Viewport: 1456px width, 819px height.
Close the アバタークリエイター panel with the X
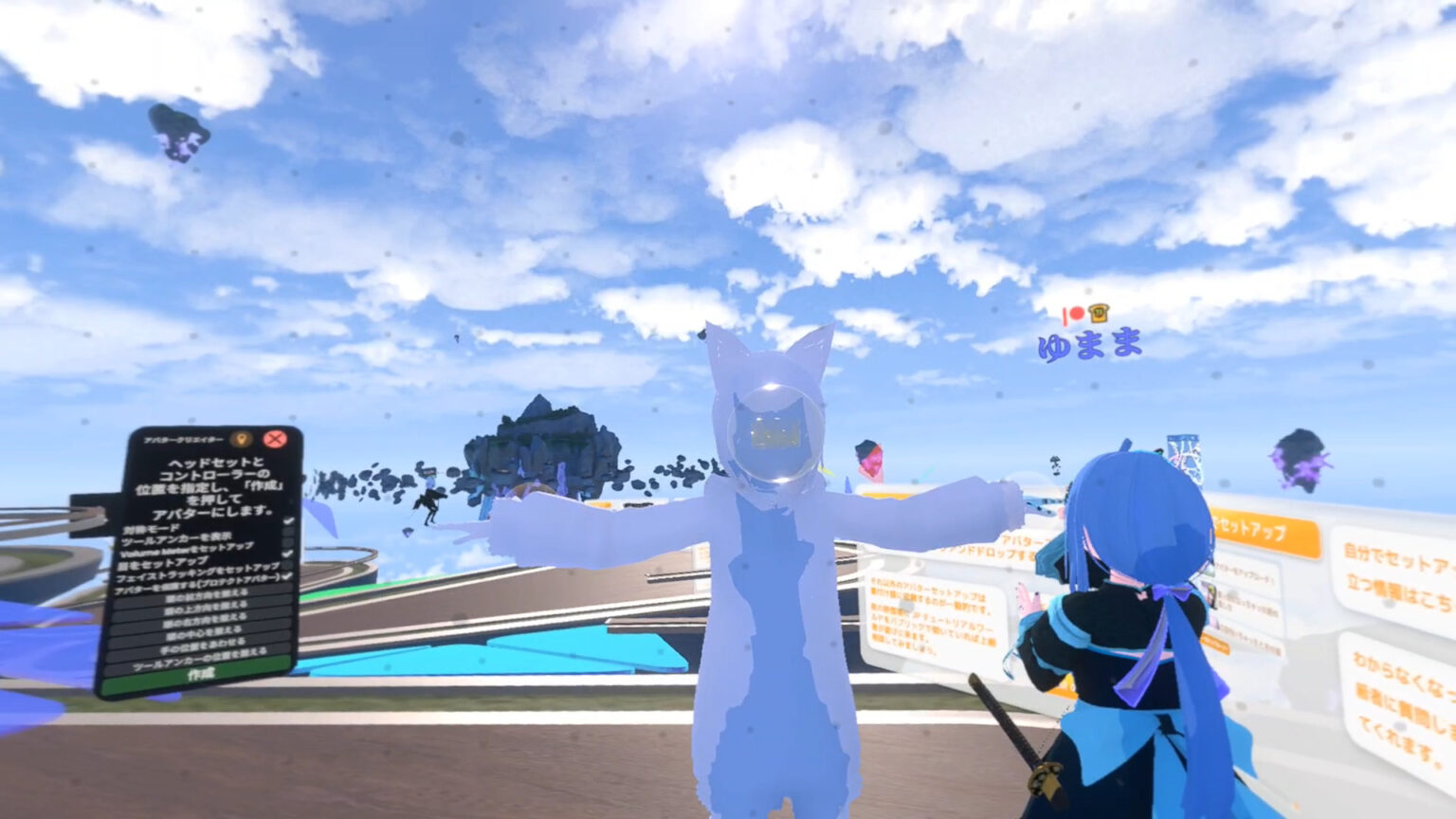point(274,440)
